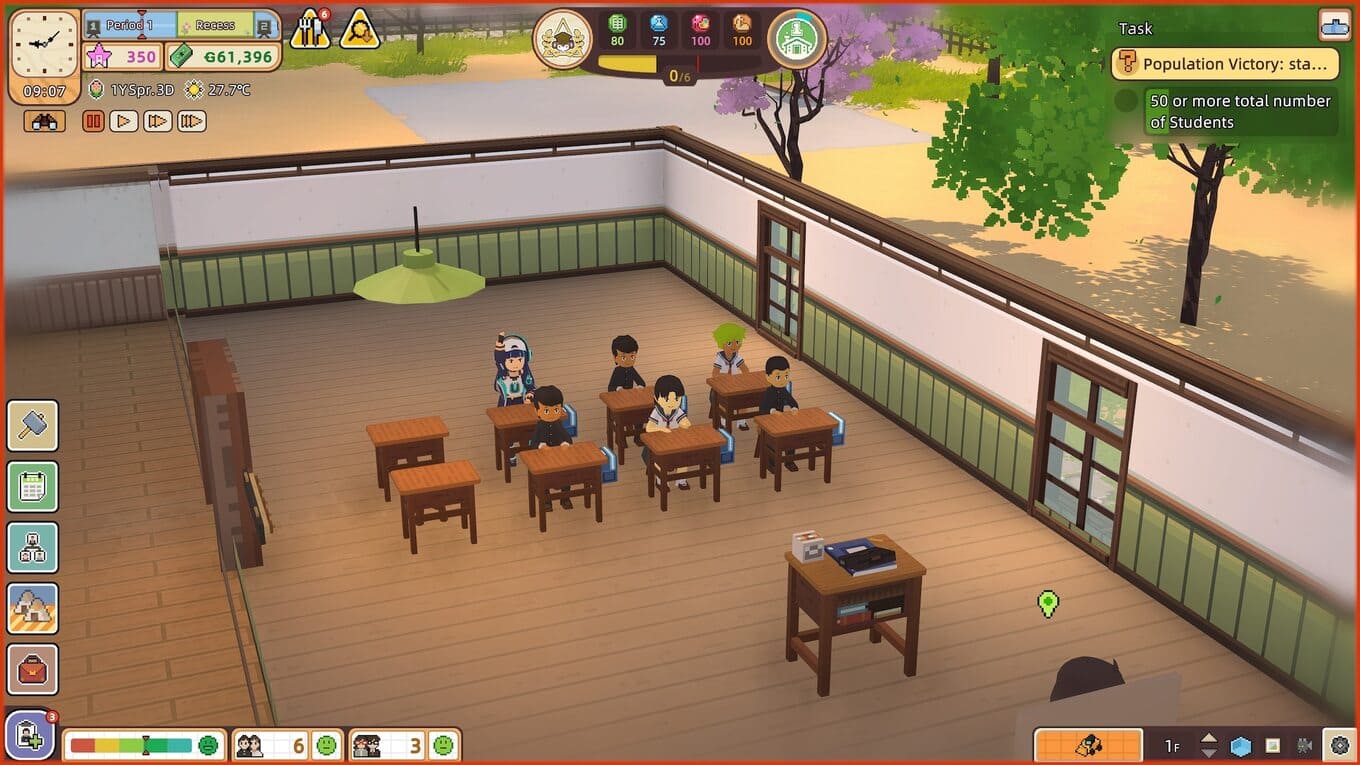Toggle the blue cube view mode

1241,746
